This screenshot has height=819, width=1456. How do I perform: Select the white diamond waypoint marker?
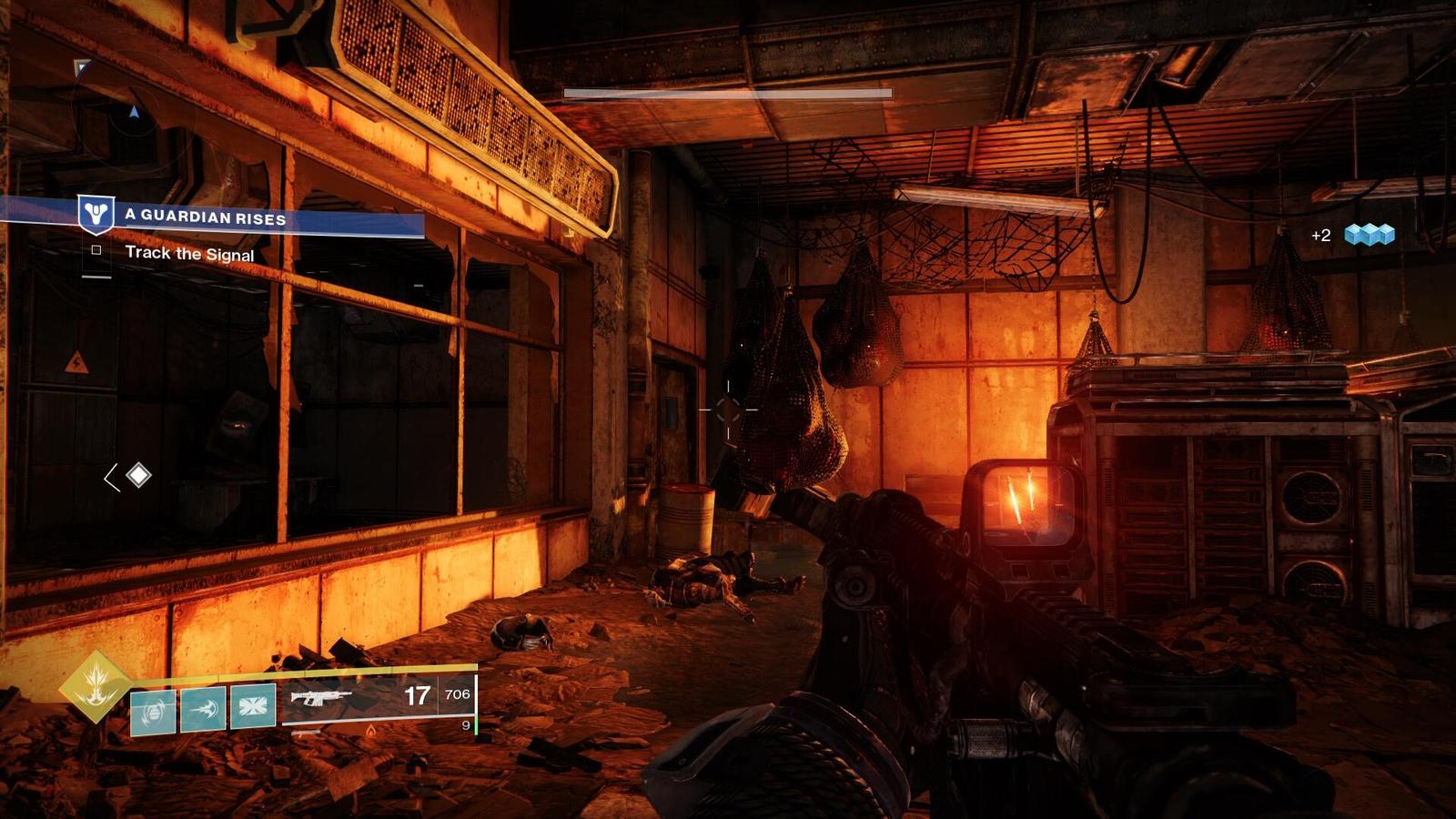[x=138, y=475]
